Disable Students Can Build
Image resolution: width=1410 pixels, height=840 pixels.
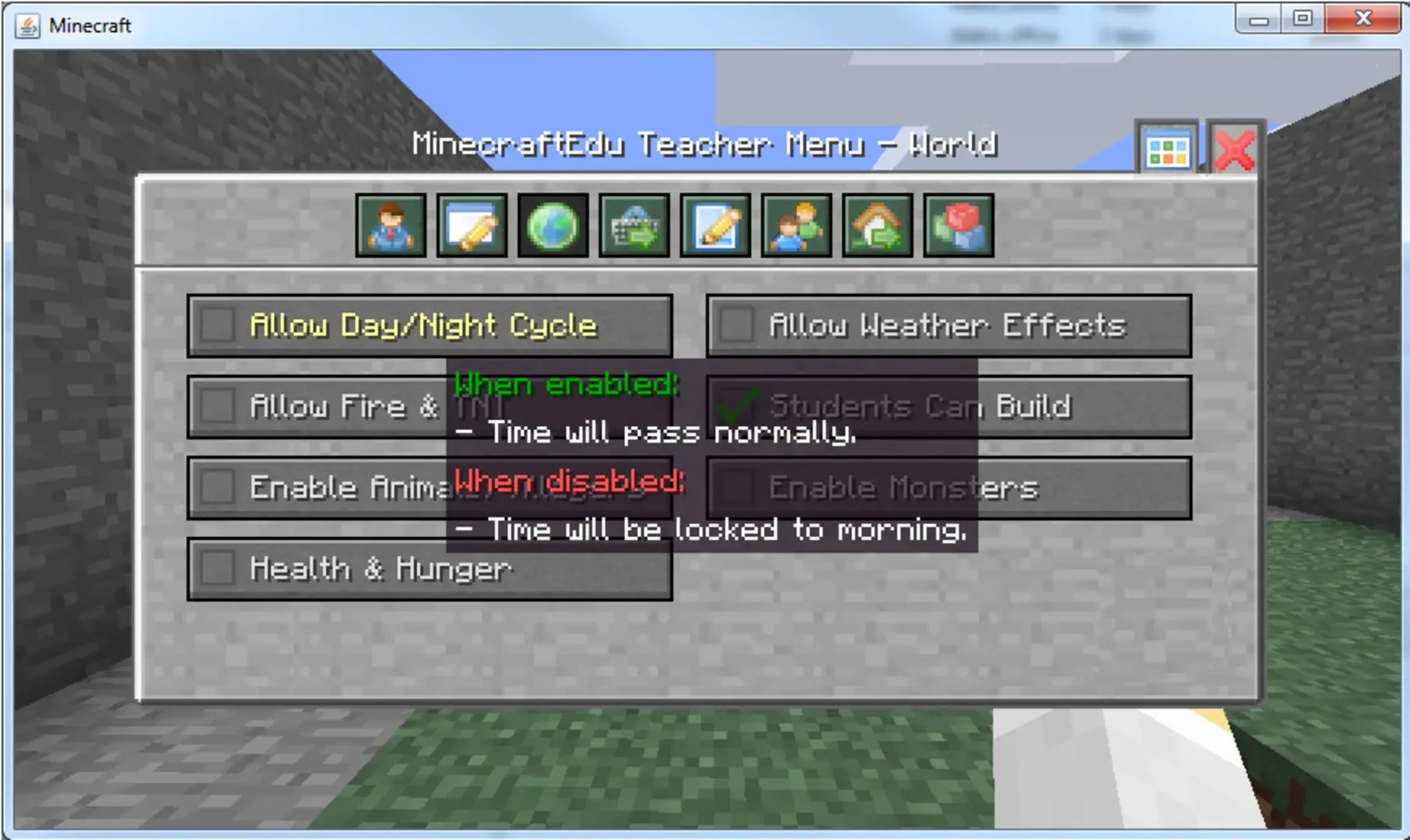(737, 407)
